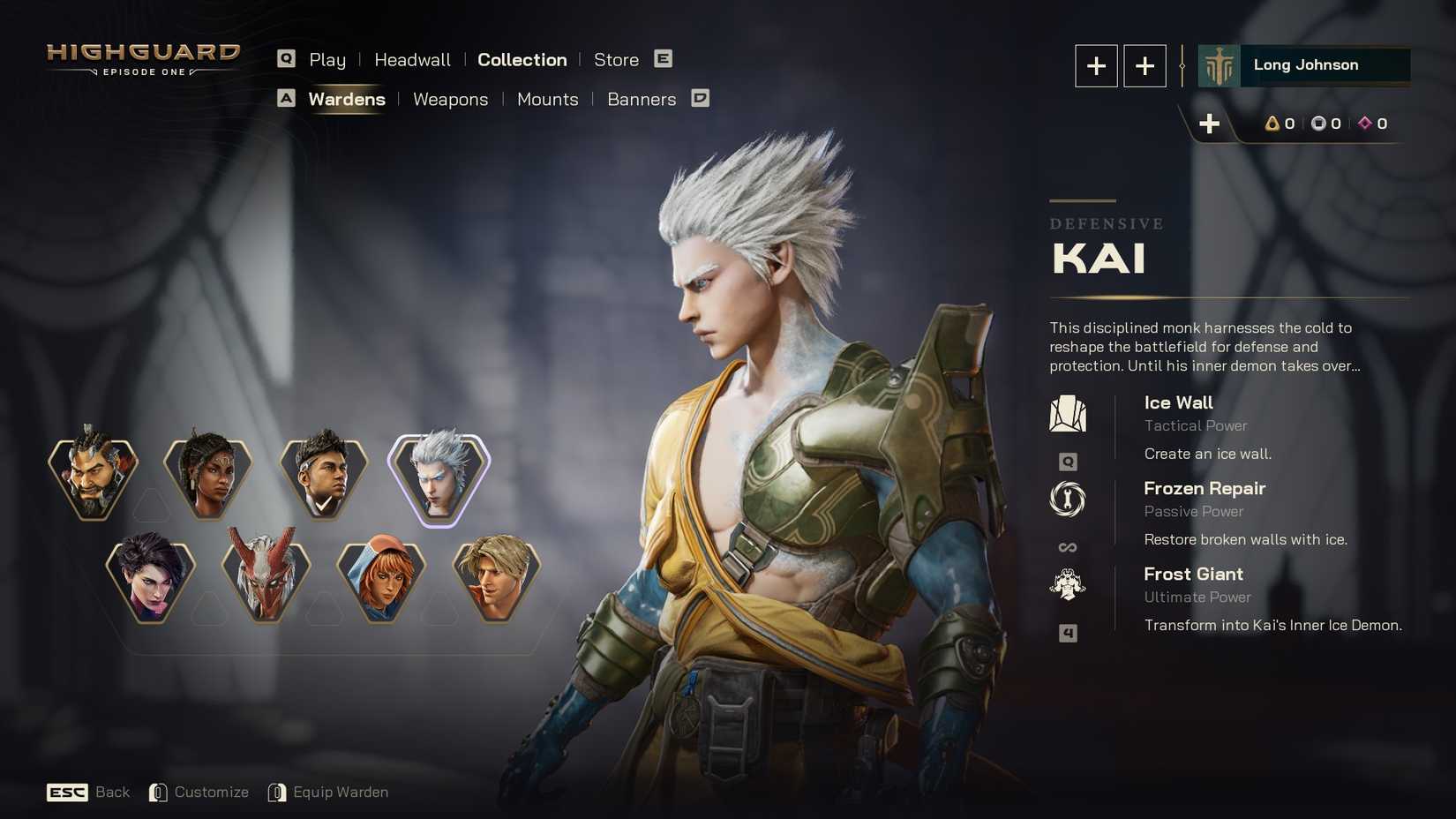Select the Frost Giant ultimate icon
The image size is (1456, 819).
coord(1068,583)
